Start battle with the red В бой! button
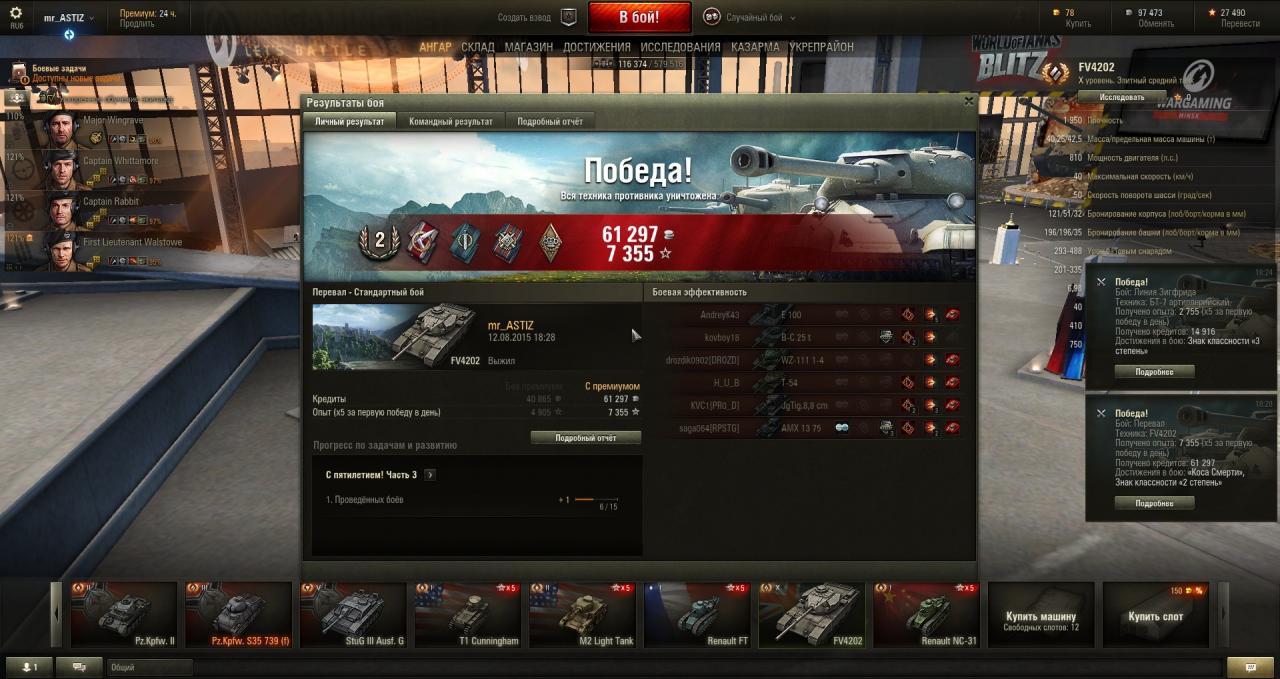 tap(639, 17)
